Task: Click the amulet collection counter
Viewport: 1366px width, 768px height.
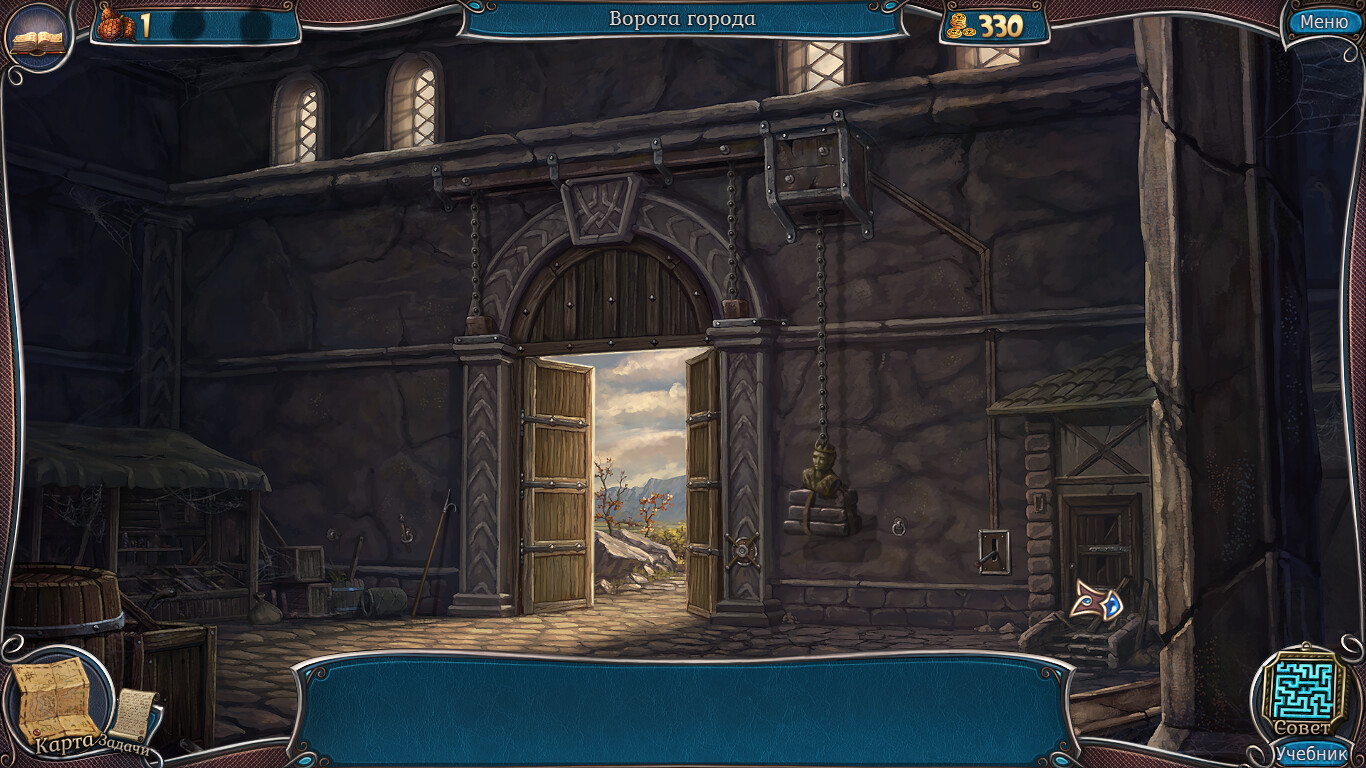Action: tap(117, 21)
